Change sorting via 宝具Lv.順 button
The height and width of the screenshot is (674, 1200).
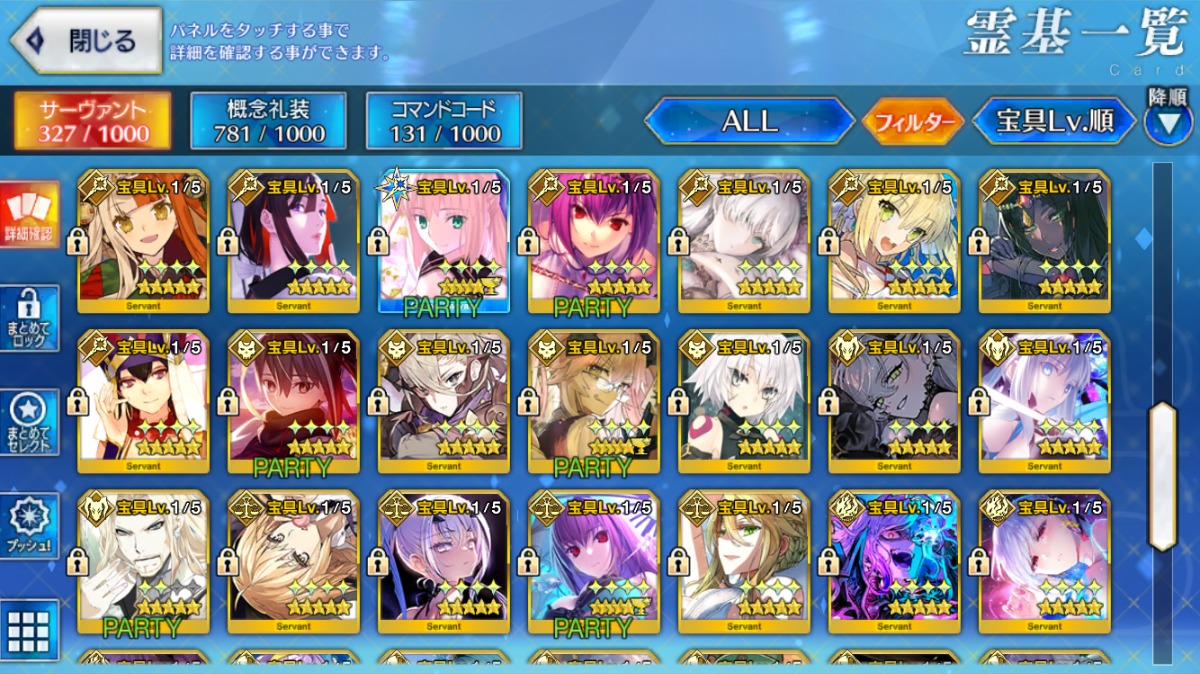(x=1054, y=122)
